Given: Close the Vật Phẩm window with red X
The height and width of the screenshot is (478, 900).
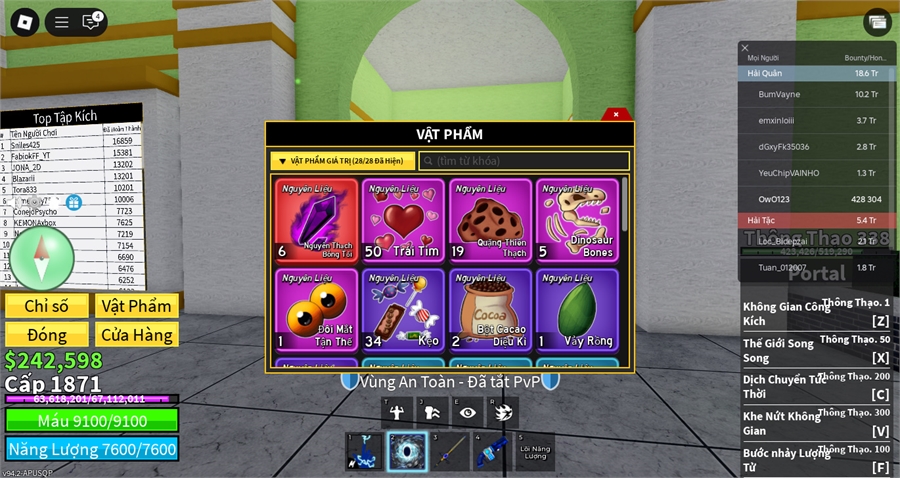Looking at the screenshot, I should tap(617, 114).
